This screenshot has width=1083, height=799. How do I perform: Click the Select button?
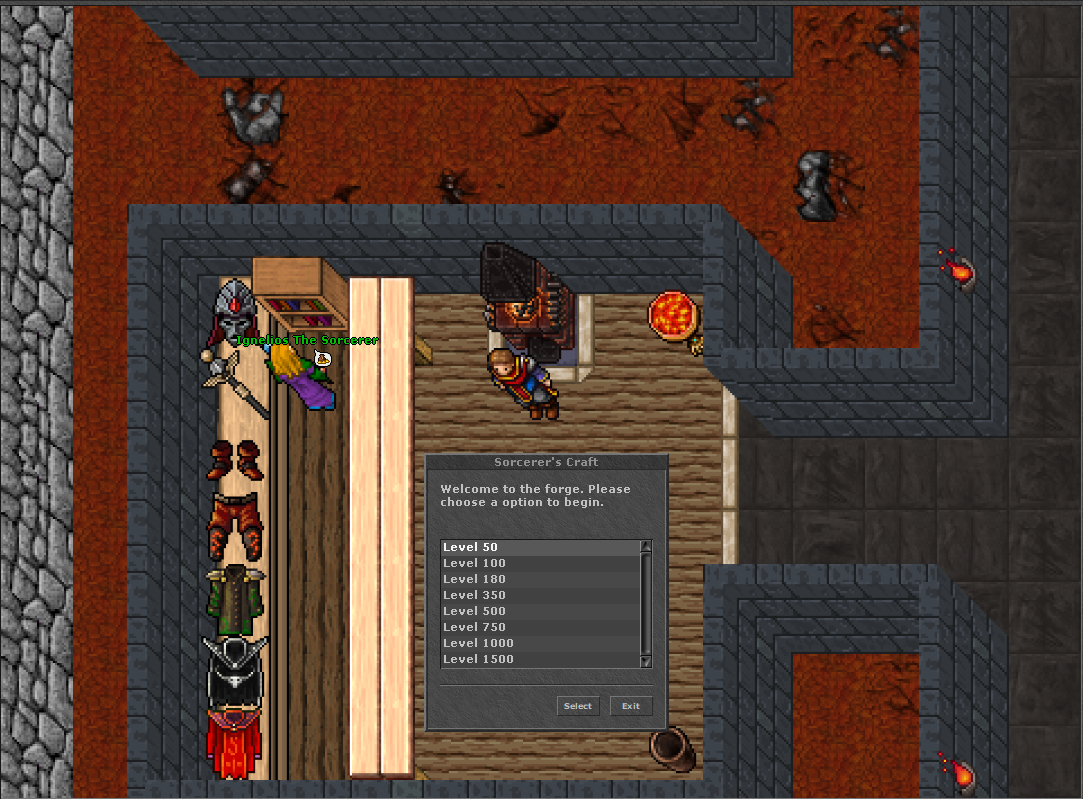pos(578,706)
